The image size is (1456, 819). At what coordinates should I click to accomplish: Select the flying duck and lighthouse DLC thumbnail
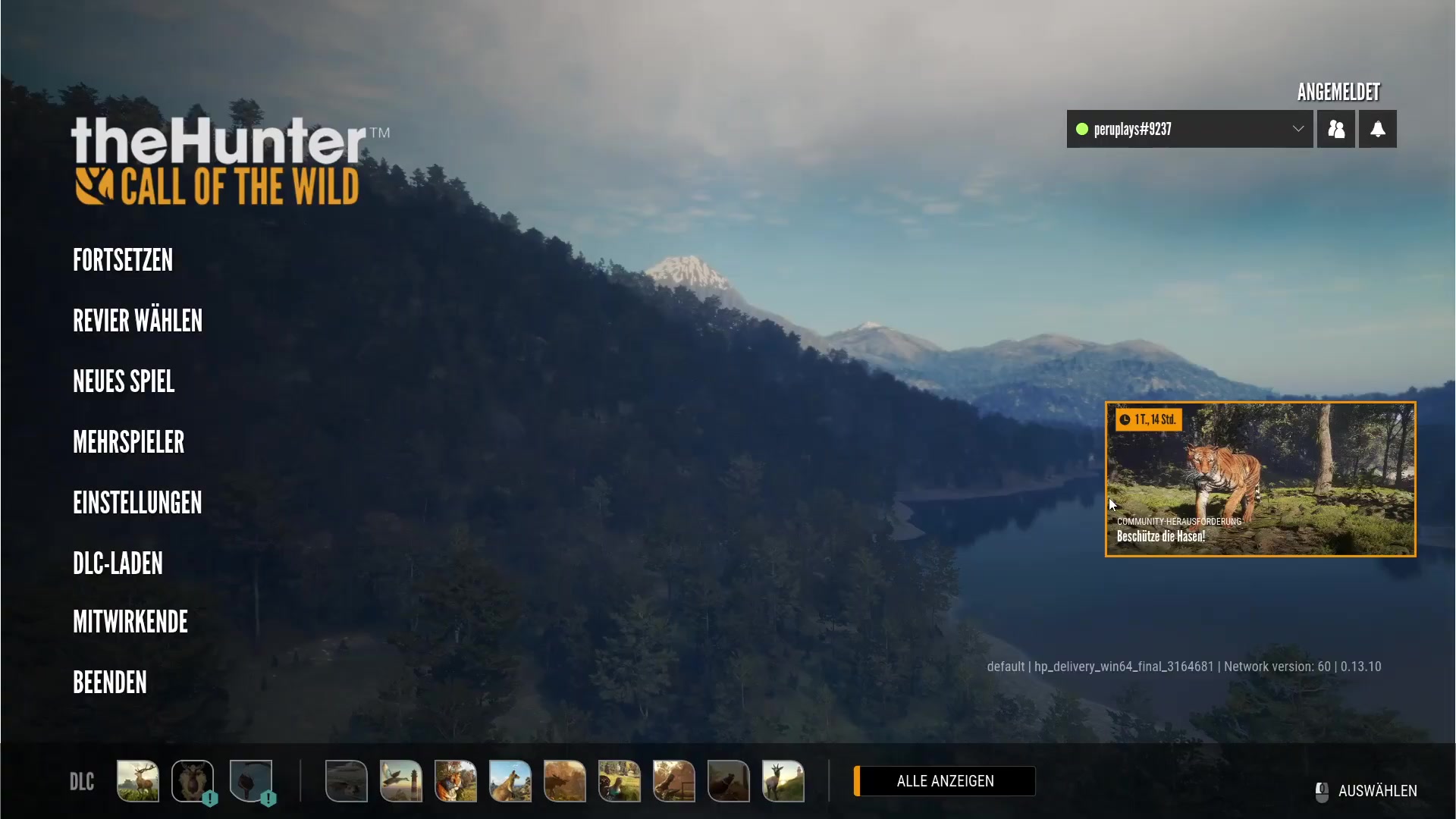coord(401,781)
